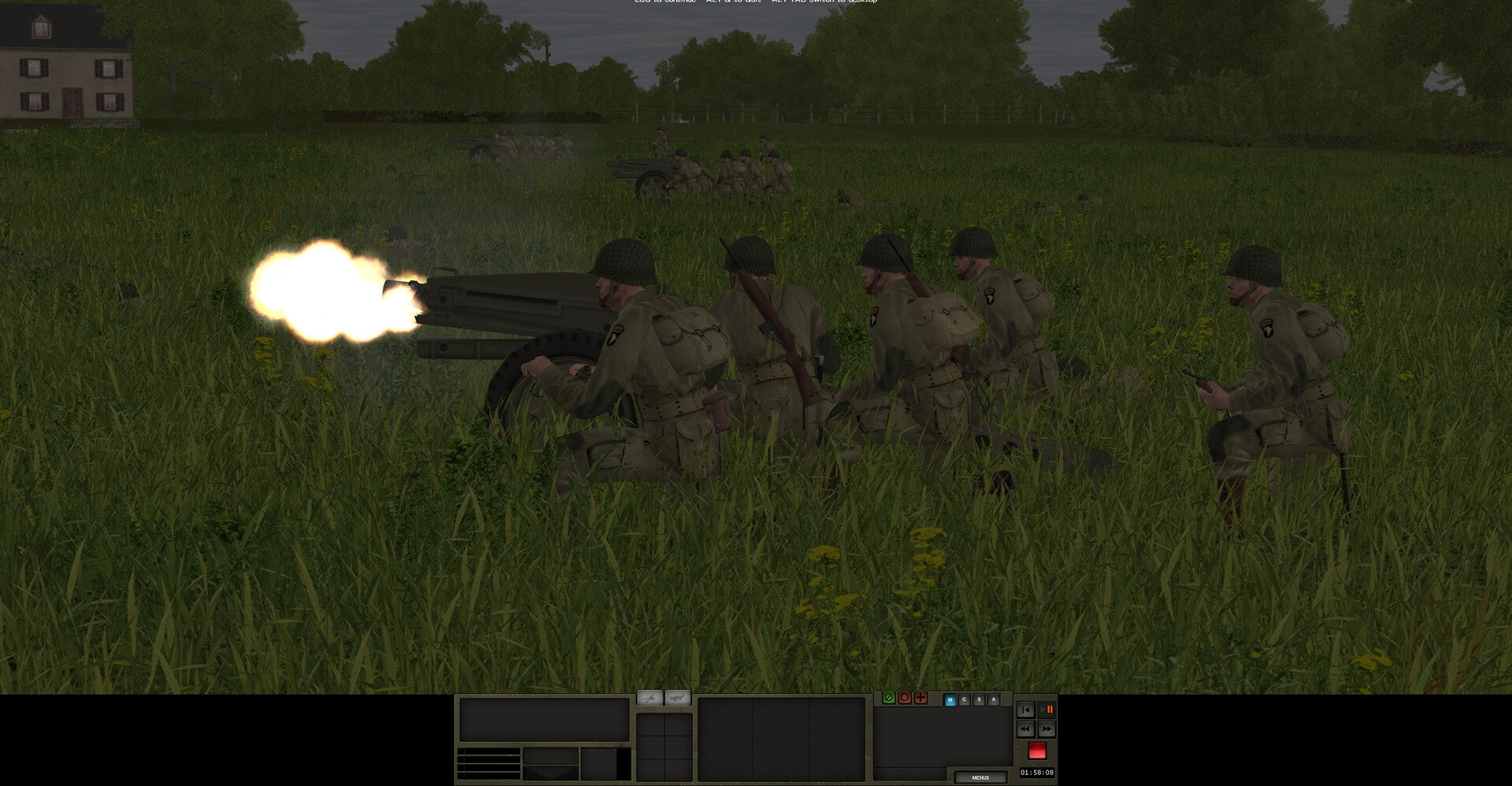Fast-forward the action replay
Viewport: 1512px width, 786px height.
coord(1047,729)
